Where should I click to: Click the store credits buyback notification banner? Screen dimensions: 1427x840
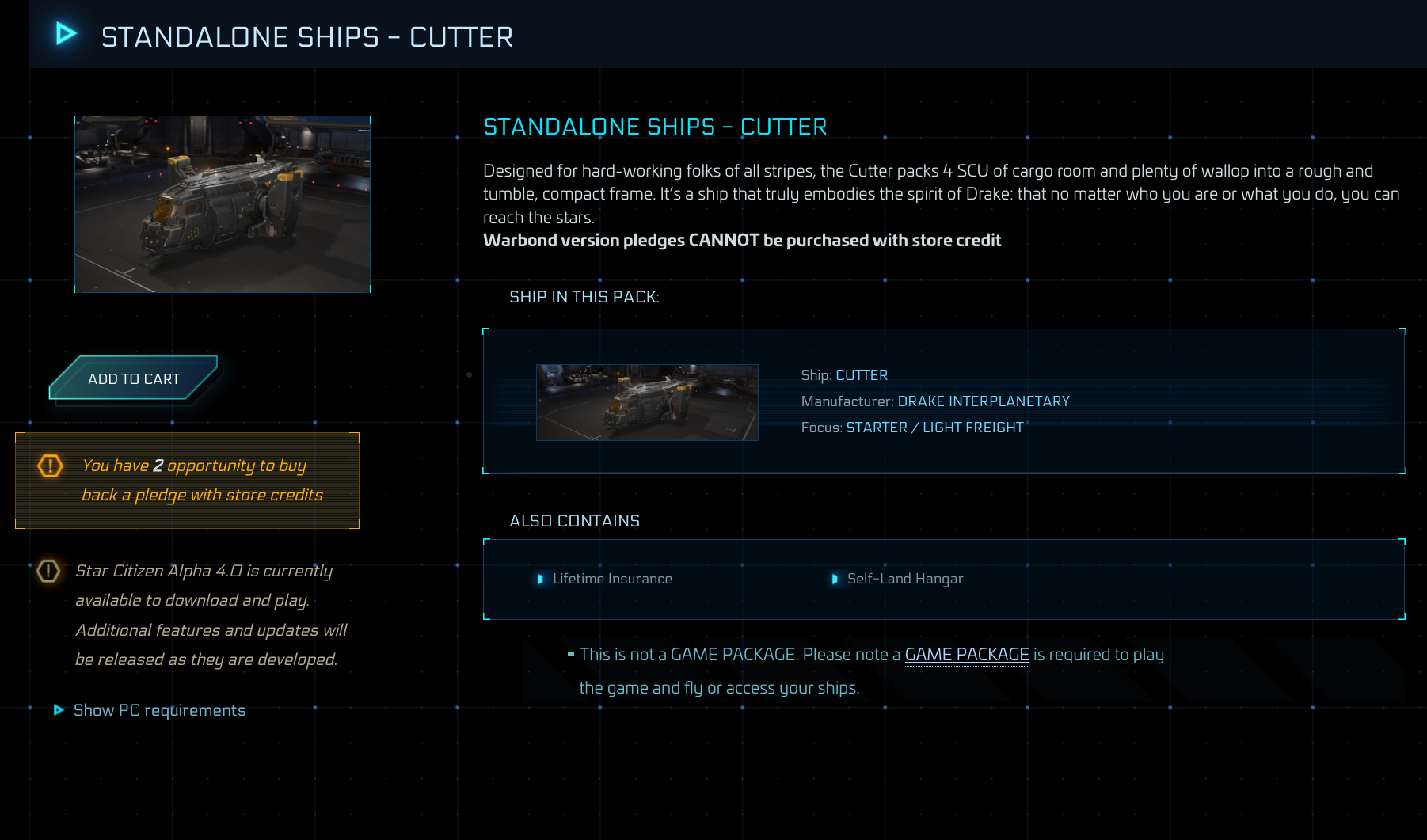[x=186, y=480]
